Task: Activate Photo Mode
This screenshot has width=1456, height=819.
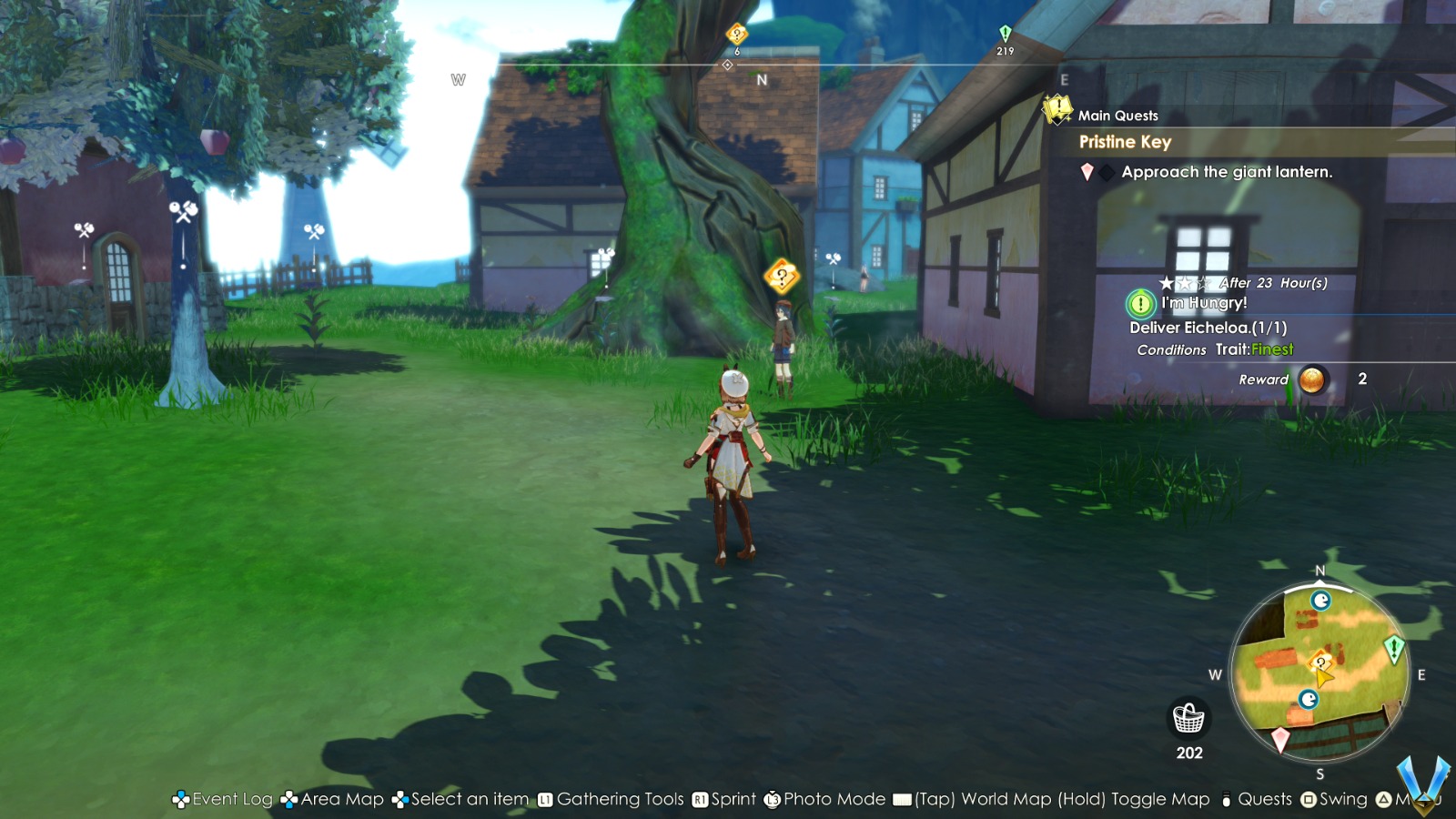Action: pos(833,799)
